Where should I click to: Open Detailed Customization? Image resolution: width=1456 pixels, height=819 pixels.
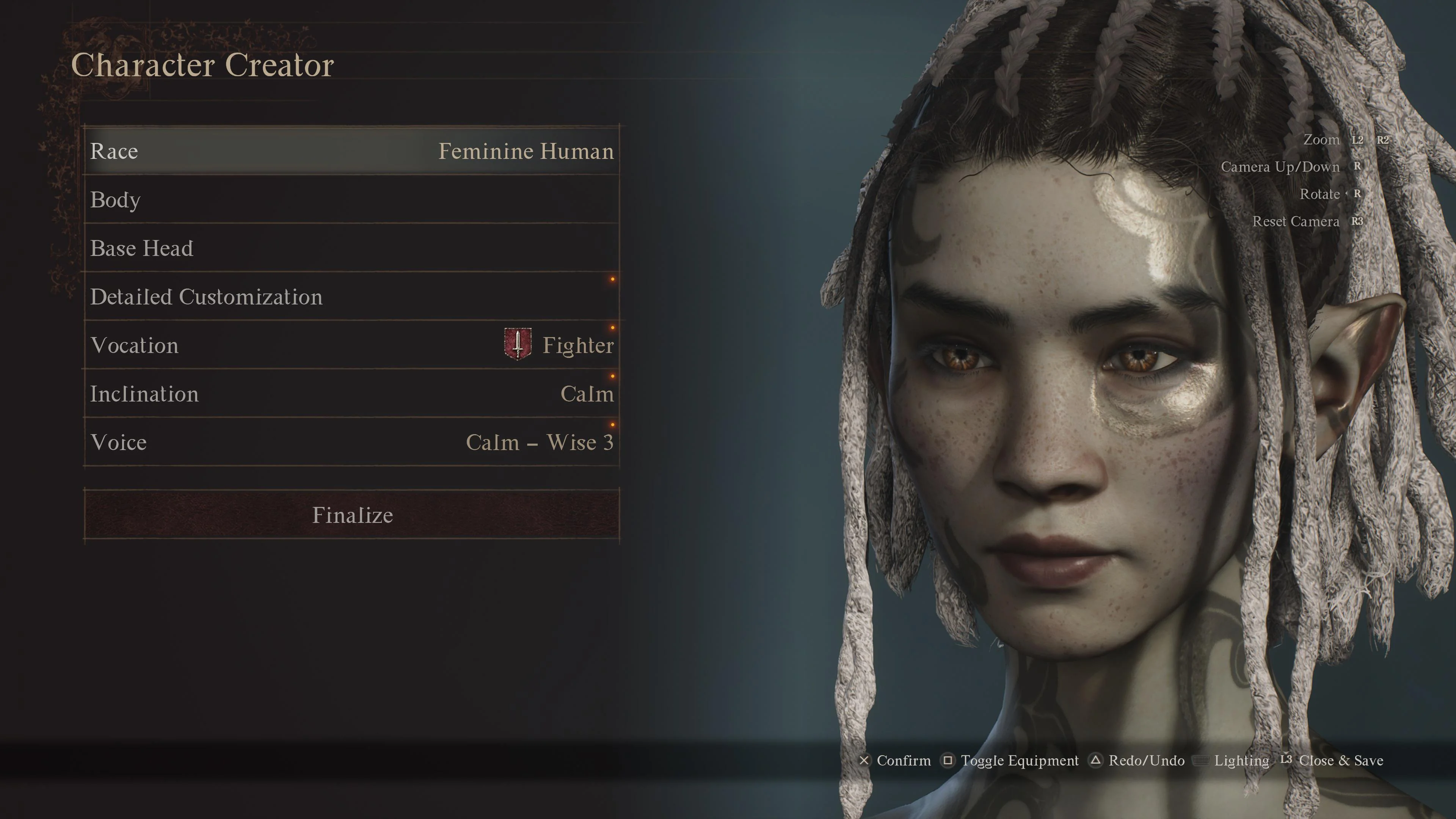351,297
